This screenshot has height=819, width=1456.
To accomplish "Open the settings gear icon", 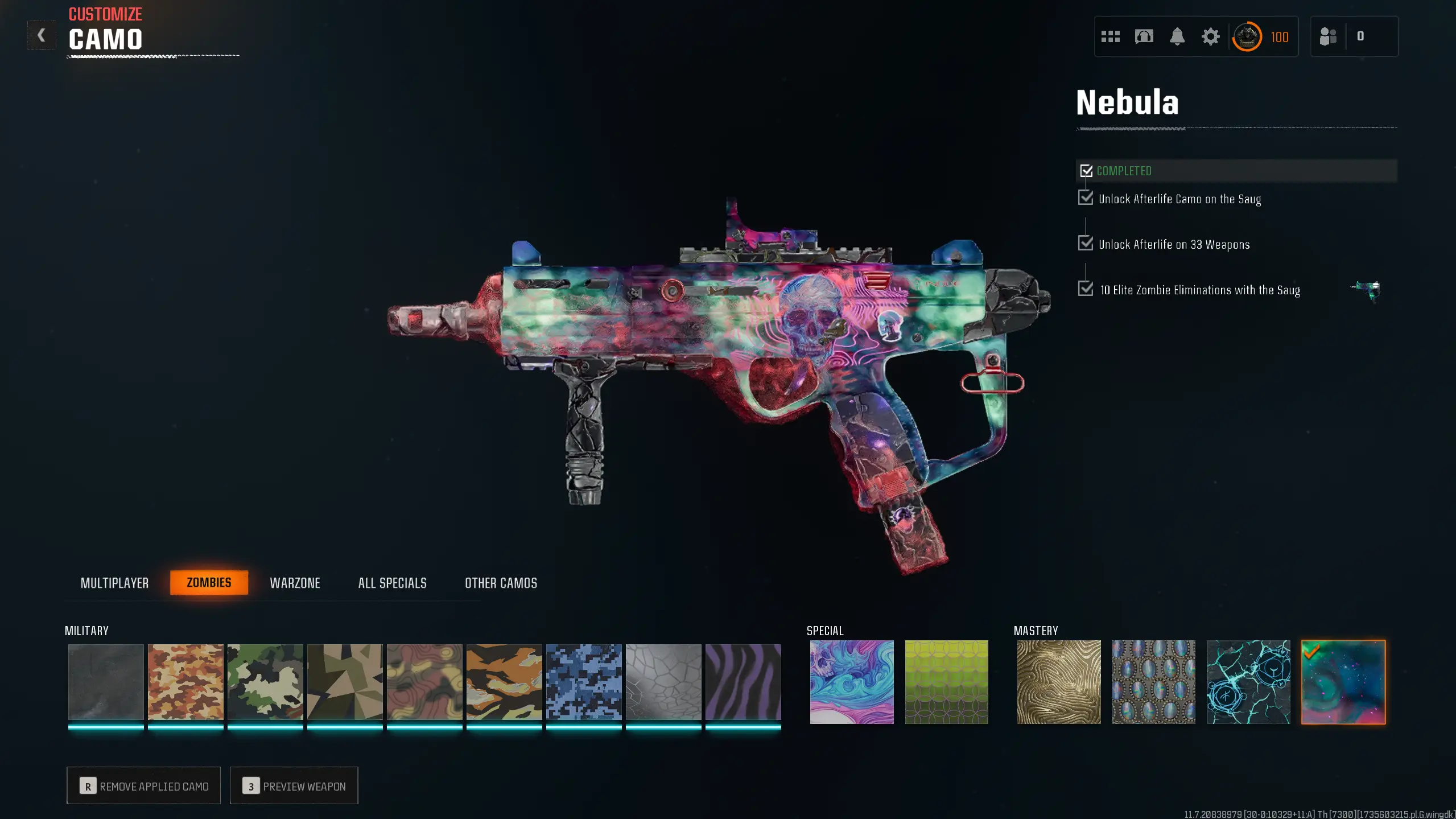I will tap(1210, 36).
